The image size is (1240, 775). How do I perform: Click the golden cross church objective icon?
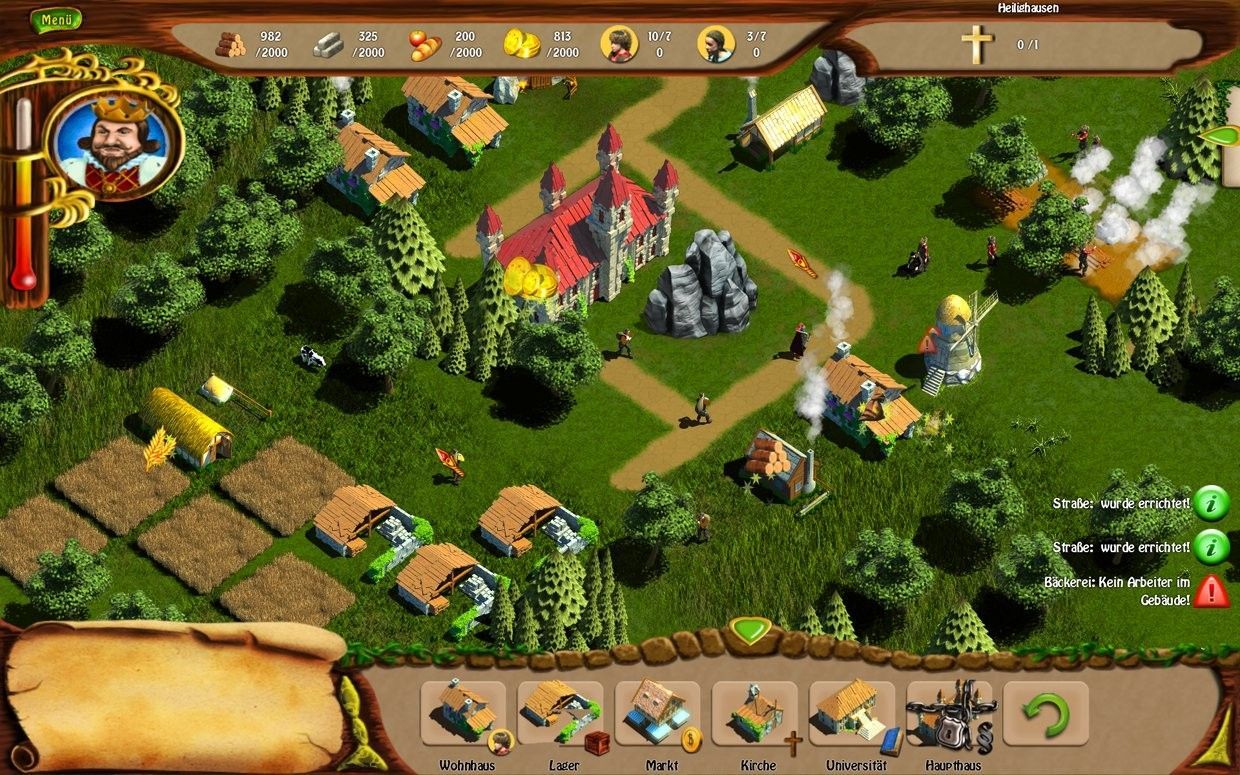[x=976, y=45]
